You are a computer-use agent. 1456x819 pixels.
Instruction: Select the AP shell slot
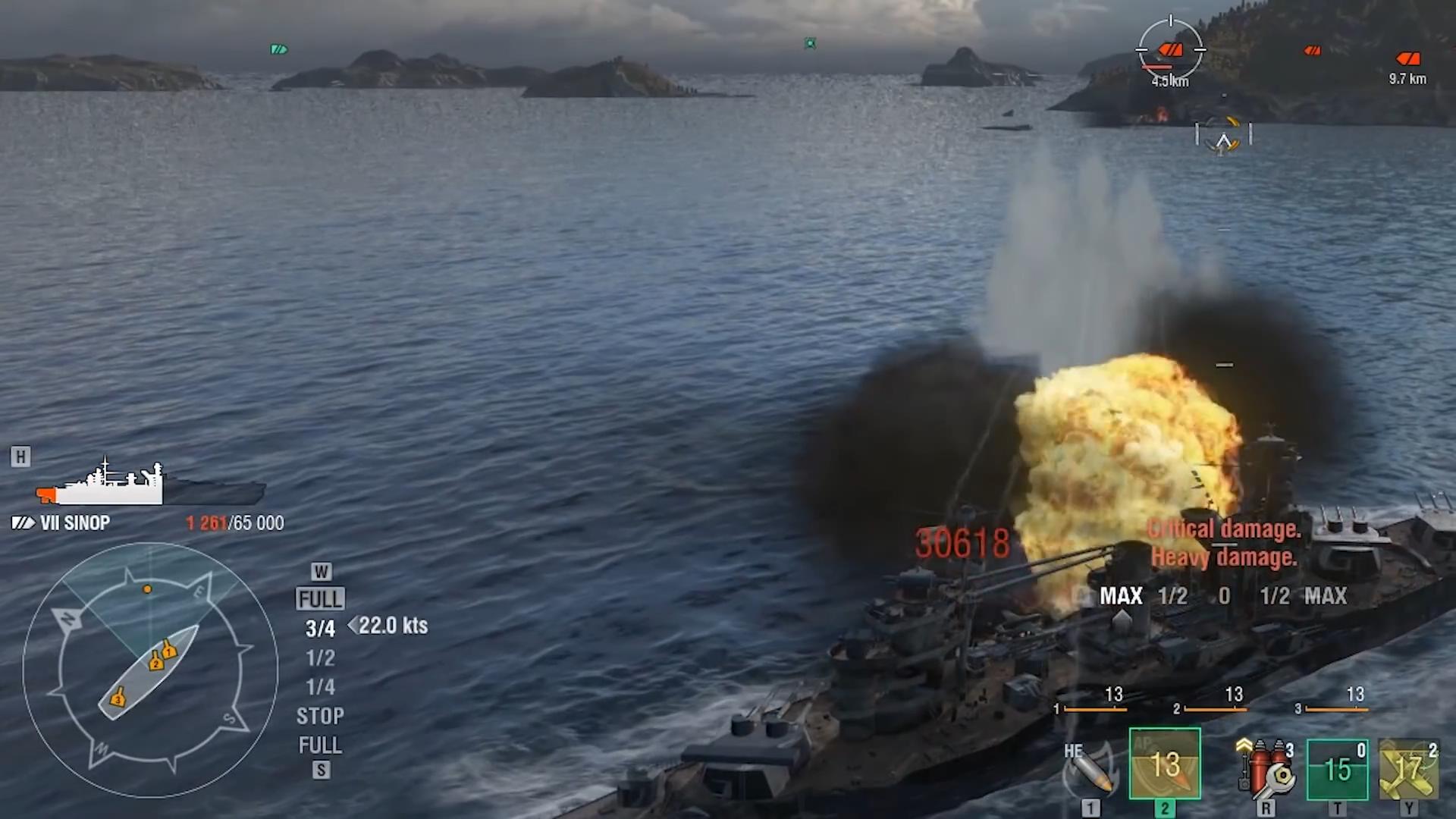(1165, 764)
